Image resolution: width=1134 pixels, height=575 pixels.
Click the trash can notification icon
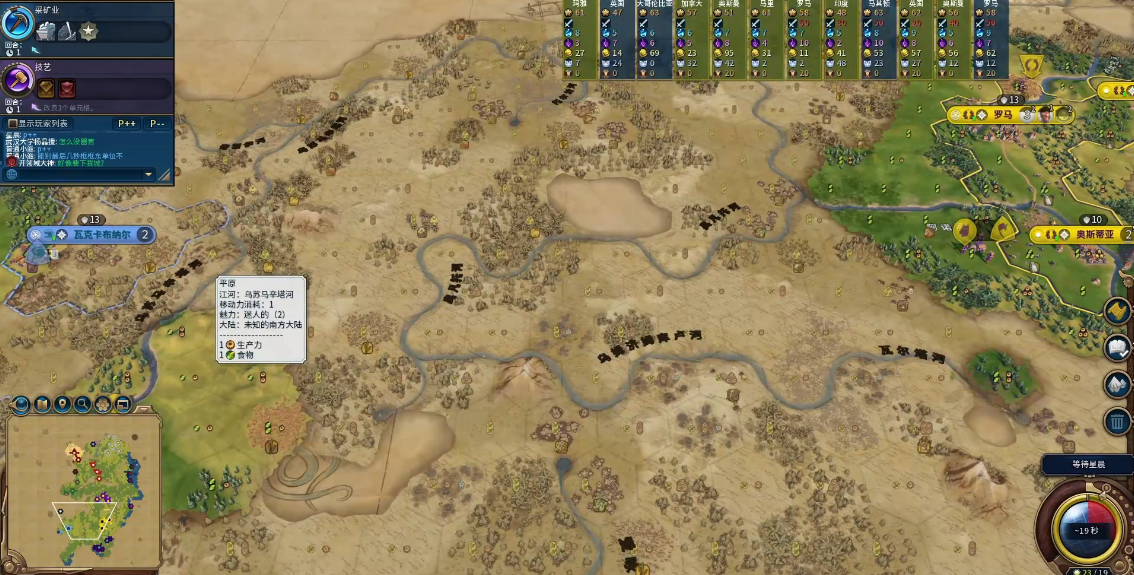[1117, 421]
